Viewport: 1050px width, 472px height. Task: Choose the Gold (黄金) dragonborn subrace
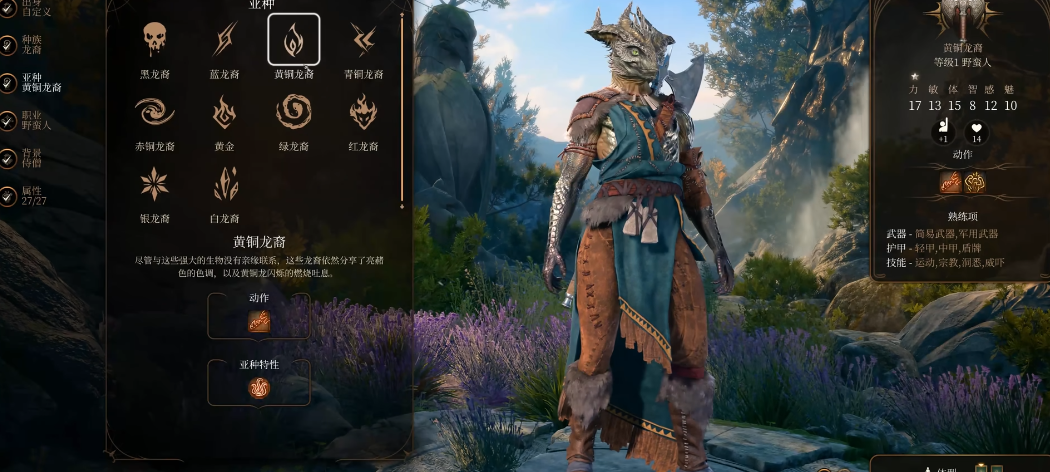pyautogui.click(x=225, y=112)
